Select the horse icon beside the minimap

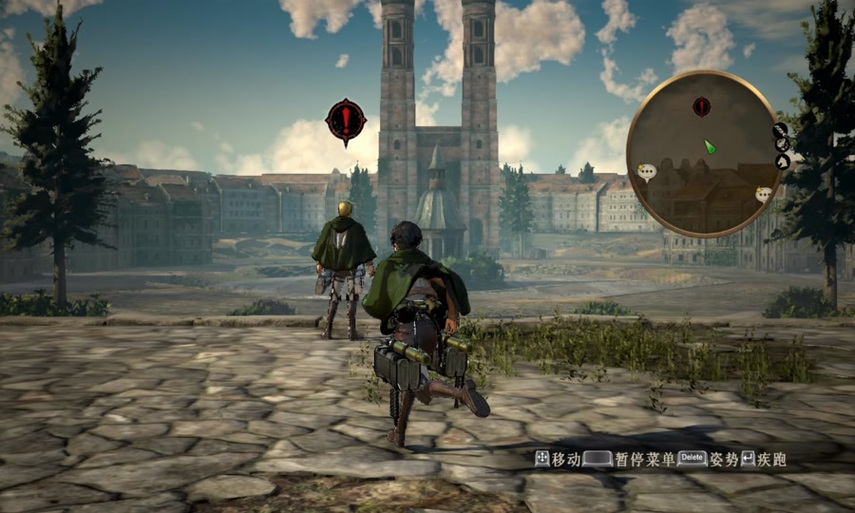782,162
